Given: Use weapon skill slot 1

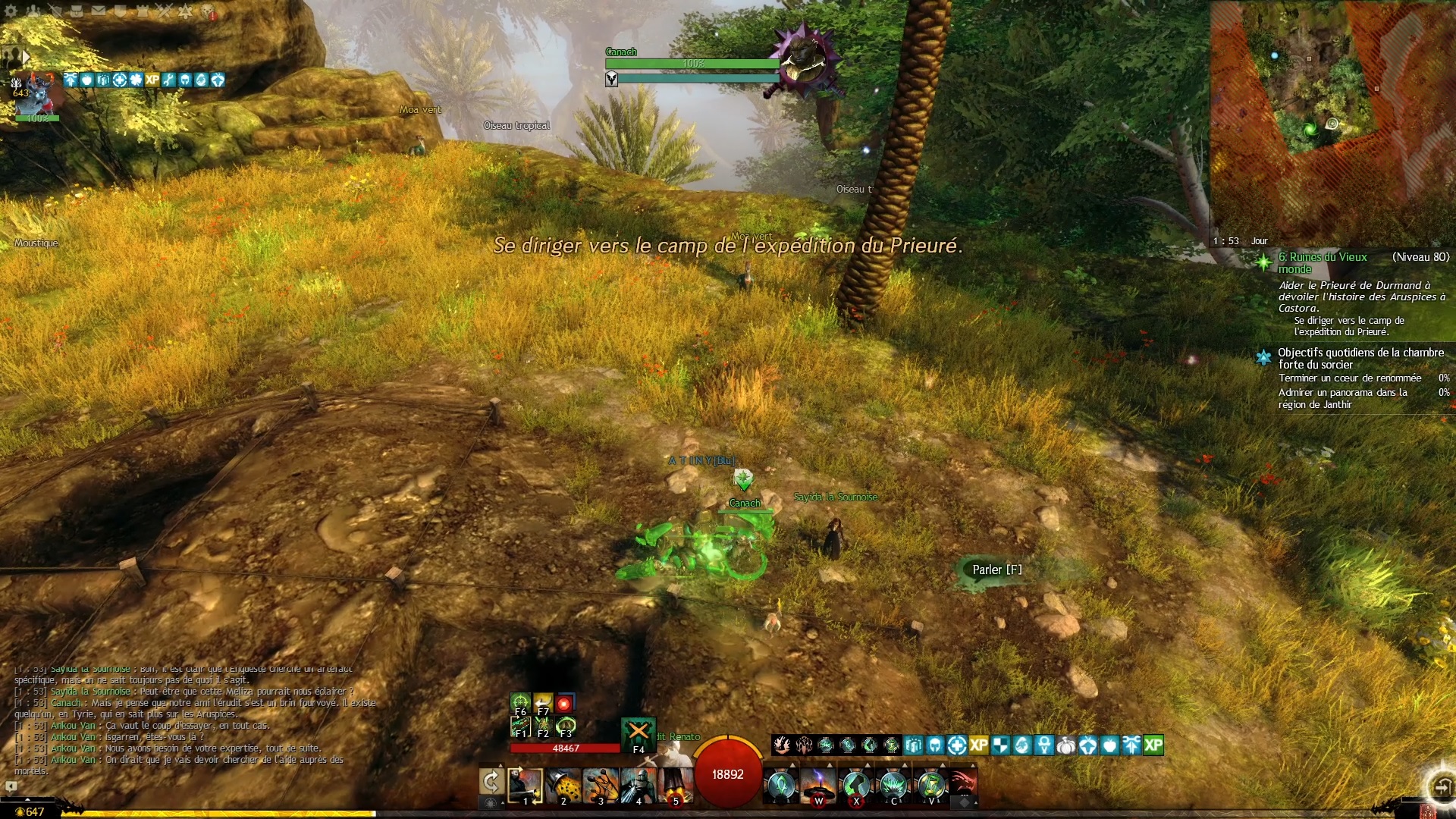Looking at the screenshot, I should click(526, 786).
